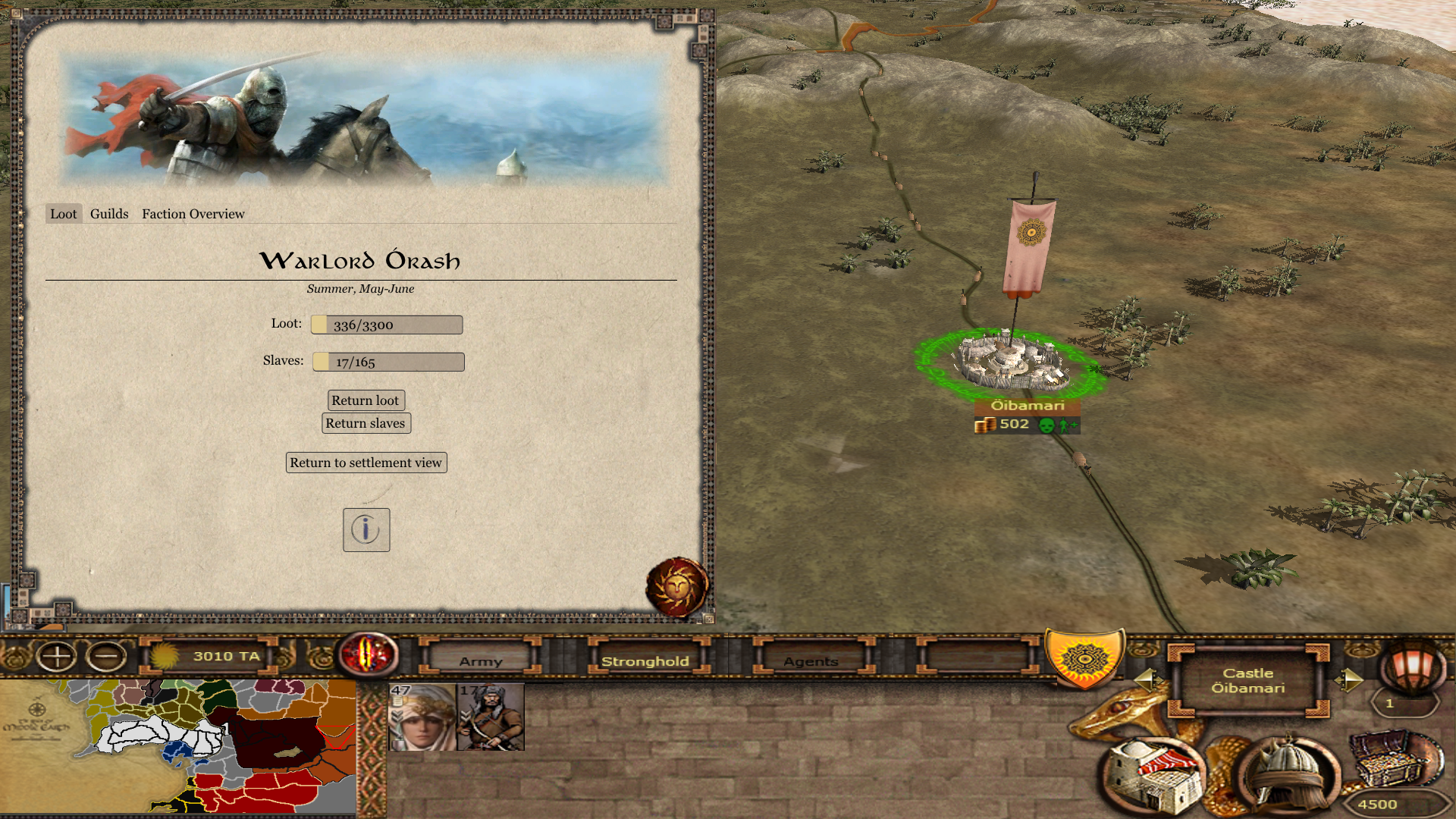Open the faction shield emblem
1456x819 pixels.
(x=1084, y=657)
